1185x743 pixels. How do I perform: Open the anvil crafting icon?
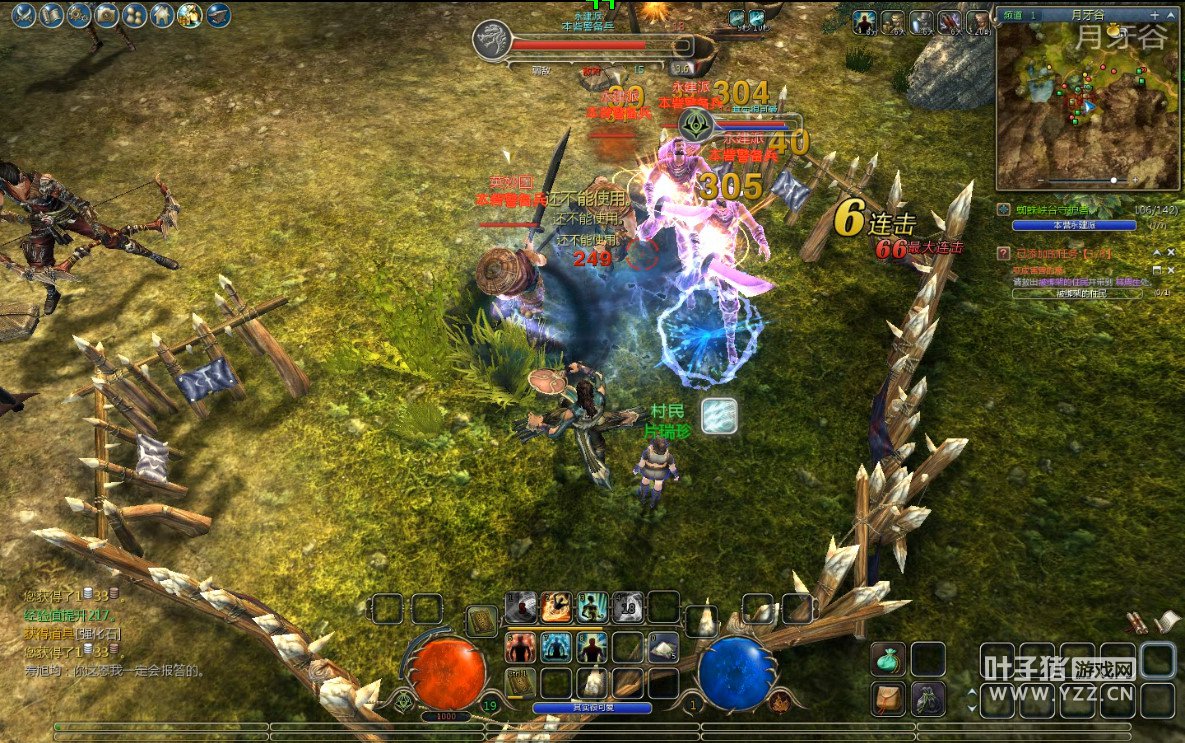218,15
